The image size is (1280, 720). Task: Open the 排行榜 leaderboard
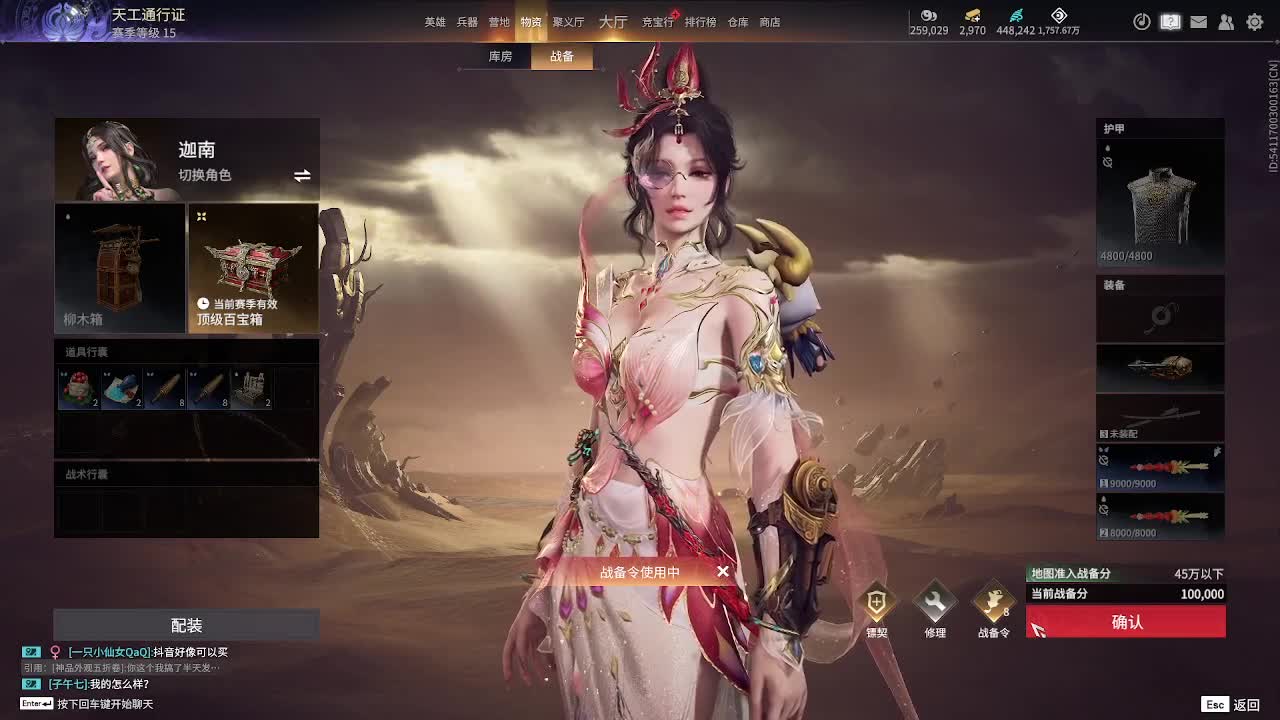coord(700,22)
